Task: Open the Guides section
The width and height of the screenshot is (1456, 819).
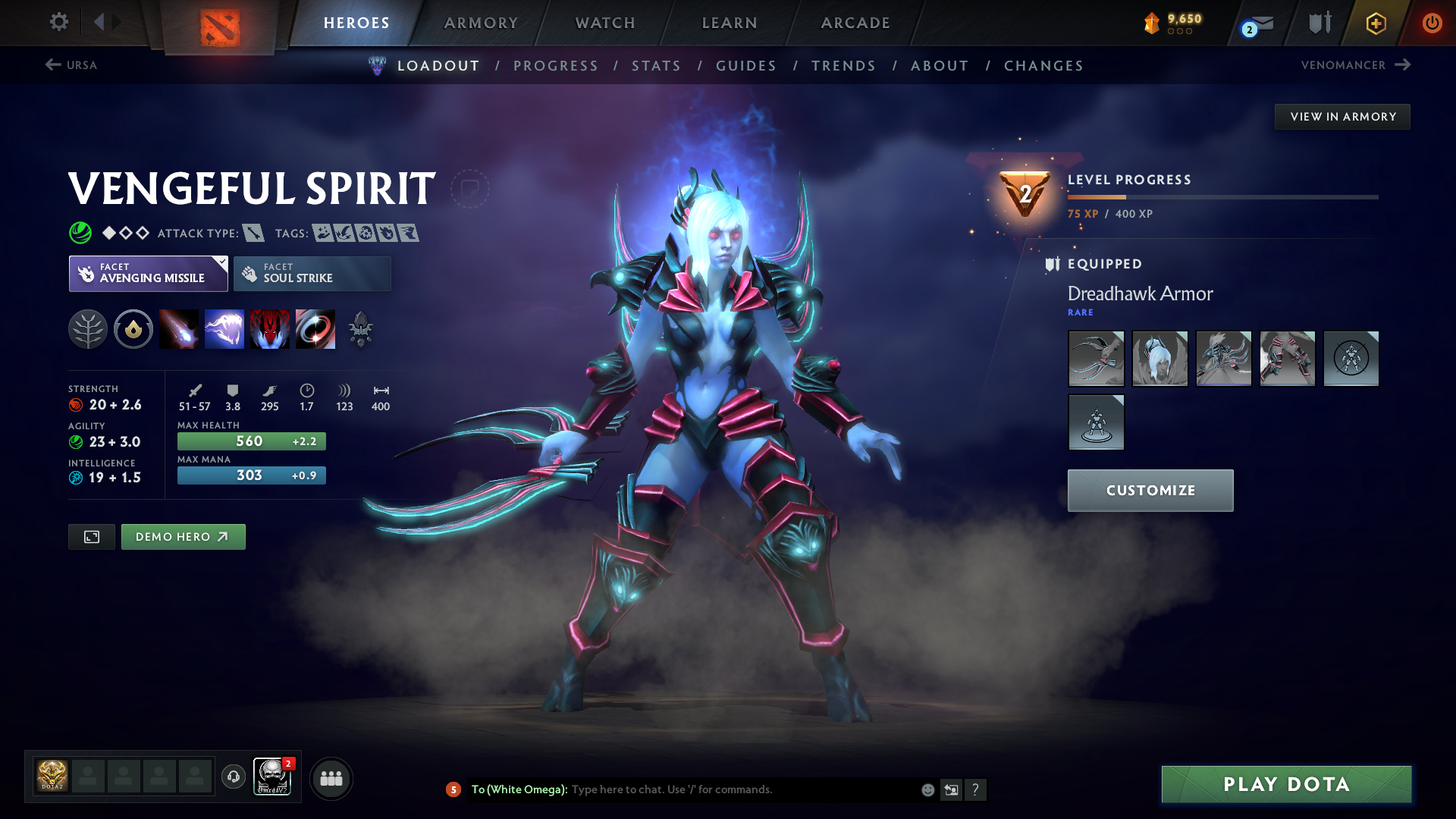Action: point(746,66)
